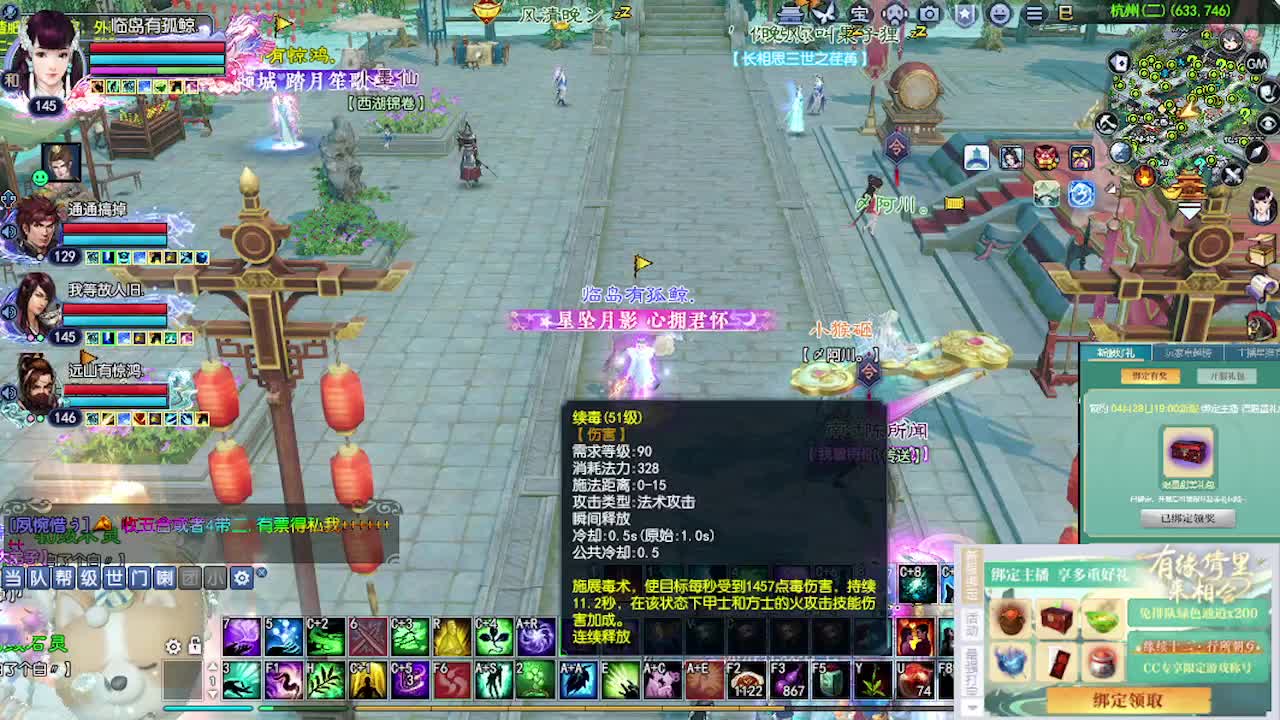Image resolution: width=1280 pixels, height=720 pixels.
Task: Click the 宝 treasure icon at the top
Action: click(x=861, y=15)
